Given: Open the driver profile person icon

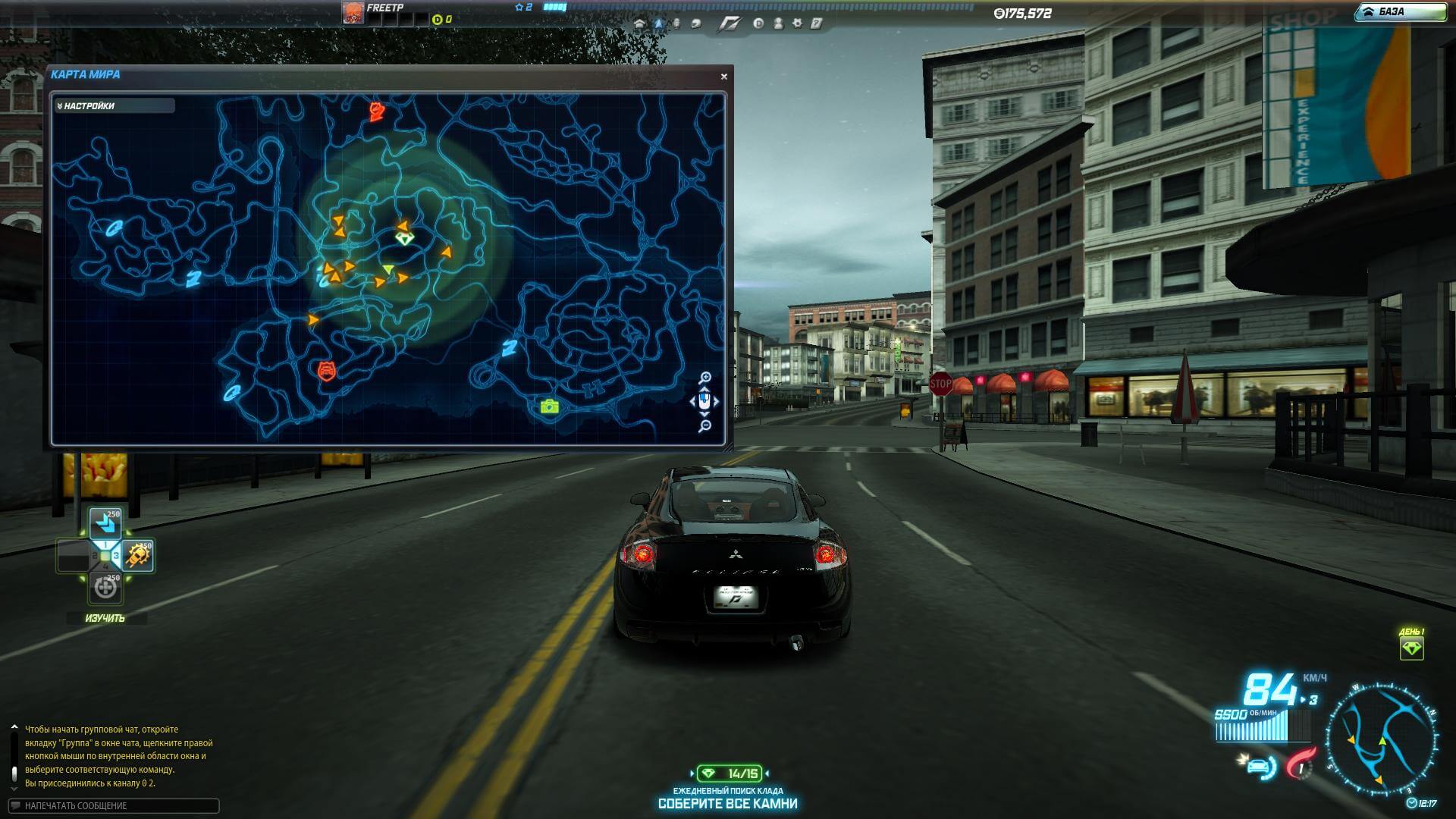Looking at the screenshot, I should [778, 24].
